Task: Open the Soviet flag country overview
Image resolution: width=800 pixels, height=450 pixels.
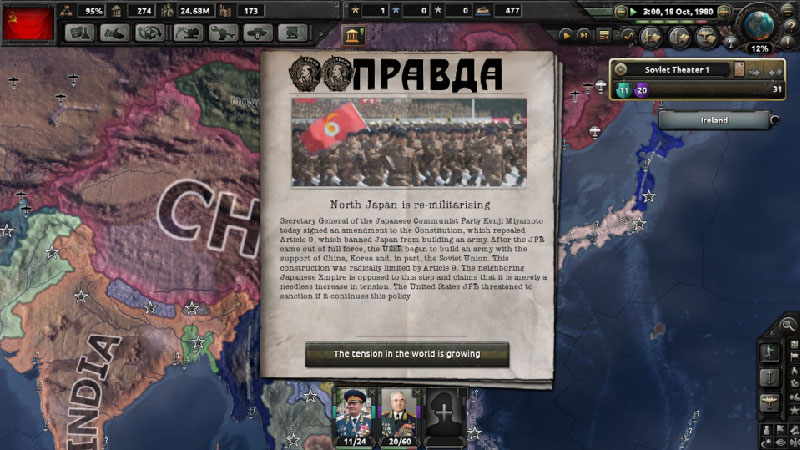Action: (x=27, y=21)
